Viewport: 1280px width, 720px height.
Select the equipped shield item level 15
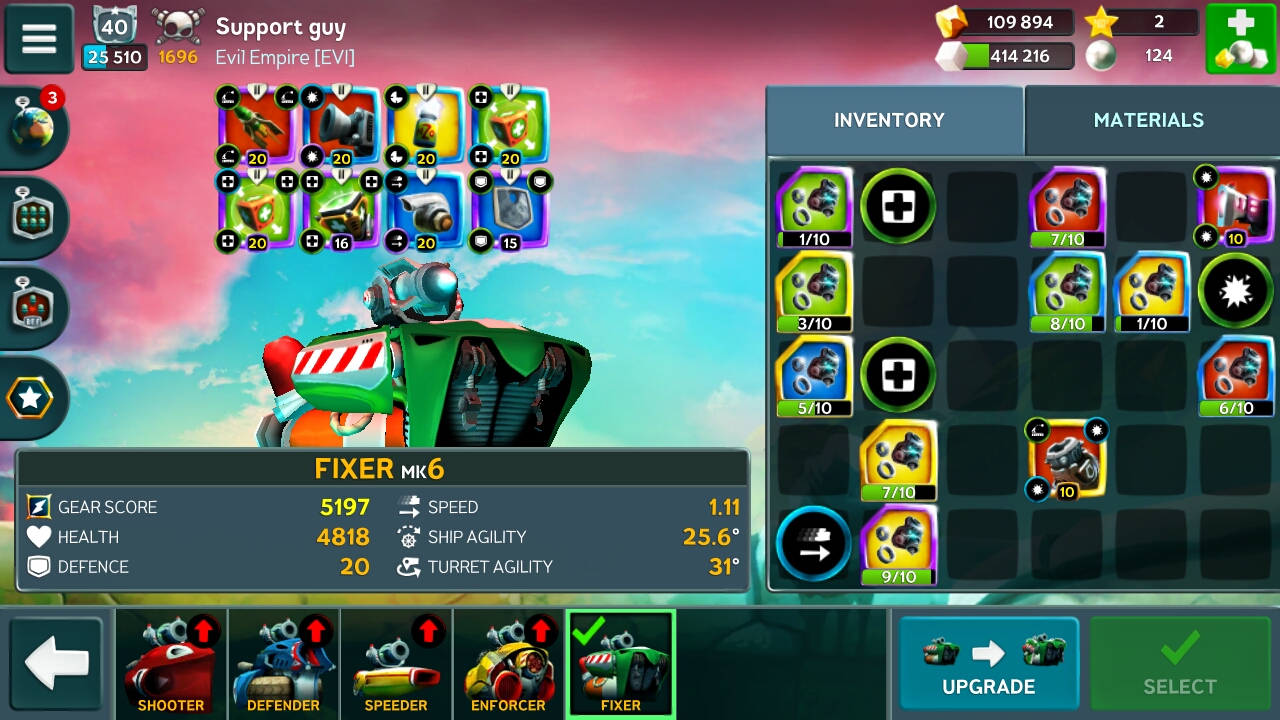(x=508, y=211)
